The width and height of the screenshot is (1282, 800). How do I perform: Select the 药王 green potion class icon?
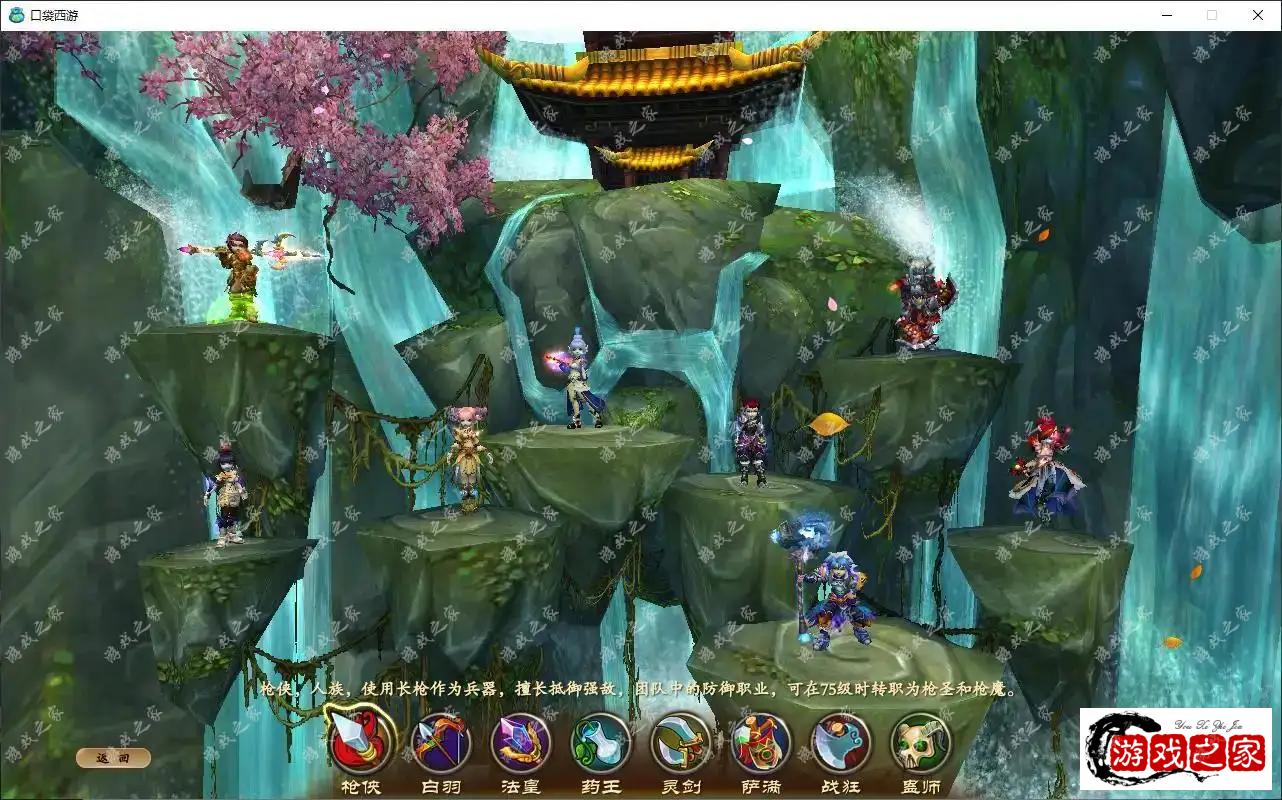click(x=601, y=743)
